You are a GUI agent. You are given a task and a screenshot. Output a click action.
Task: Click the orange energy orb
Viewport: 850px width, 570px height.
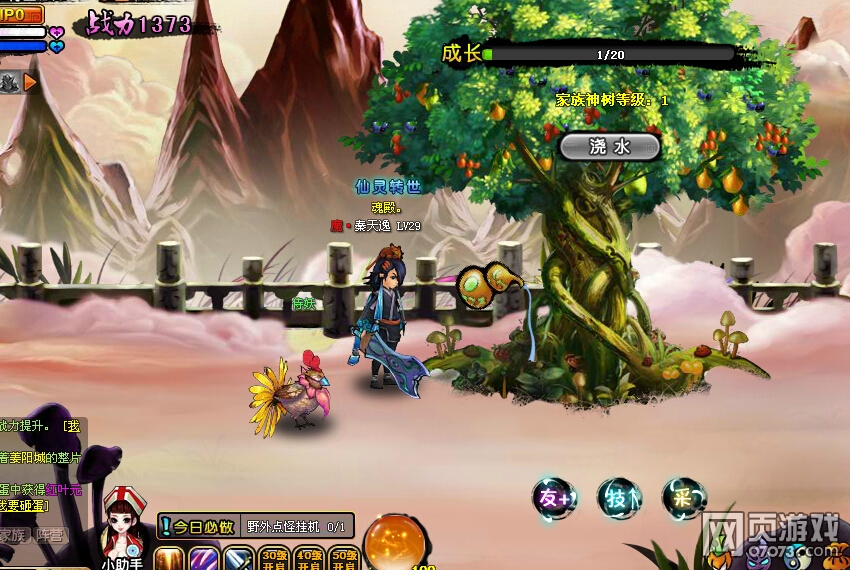pyautogui.click(x=392, y=543)
